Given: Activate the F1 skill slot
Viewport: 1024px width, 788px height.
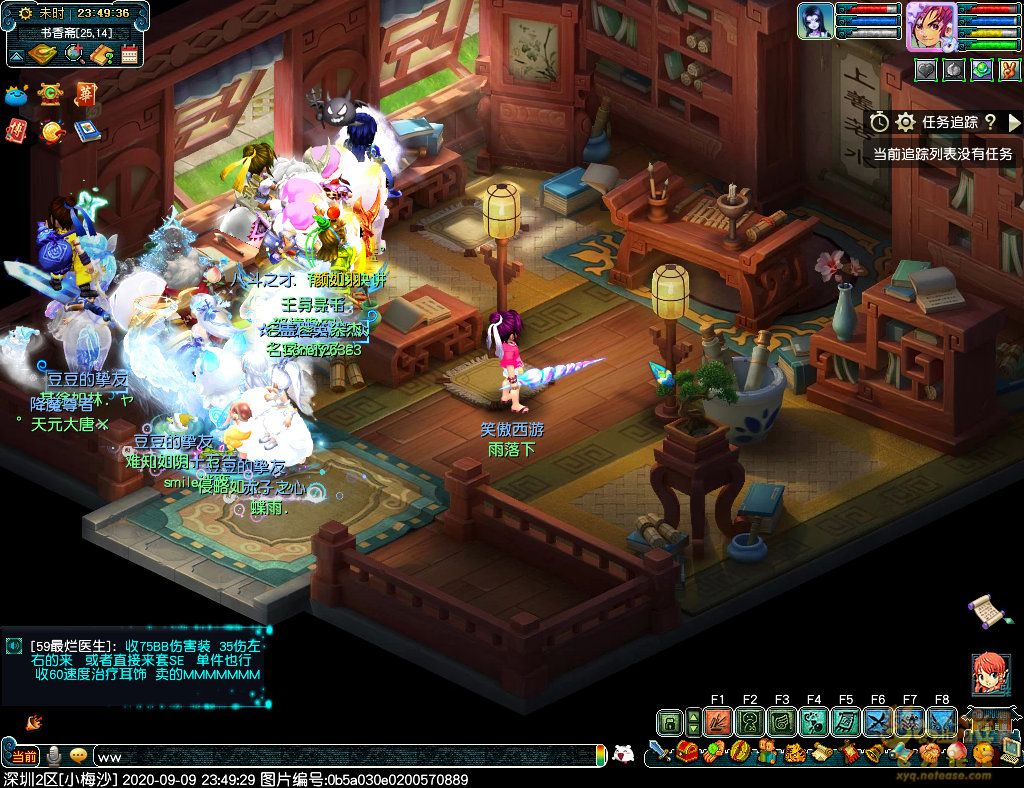Looking at the screenshot, I should click(x=717, y=721).
